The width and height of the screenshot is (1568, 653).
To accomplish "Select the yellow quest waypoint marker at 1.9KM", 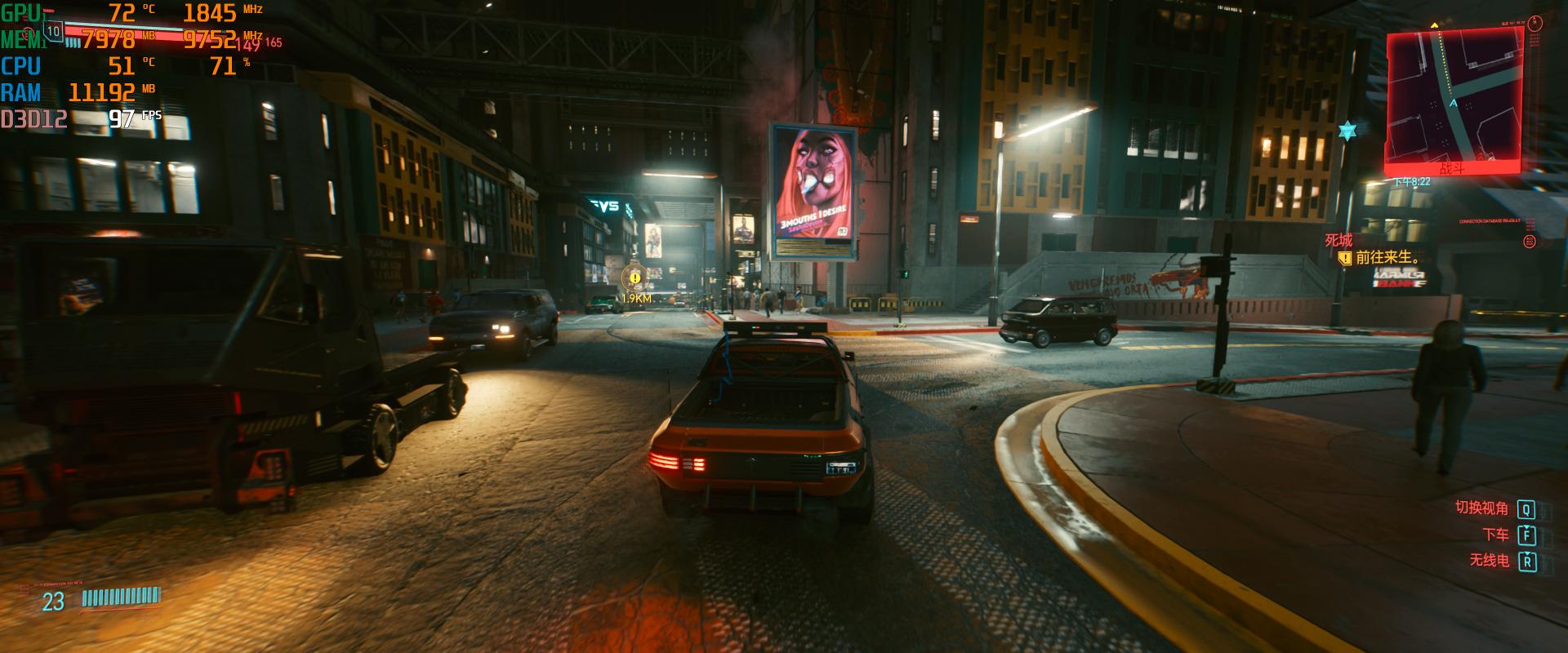I will 635,278.
